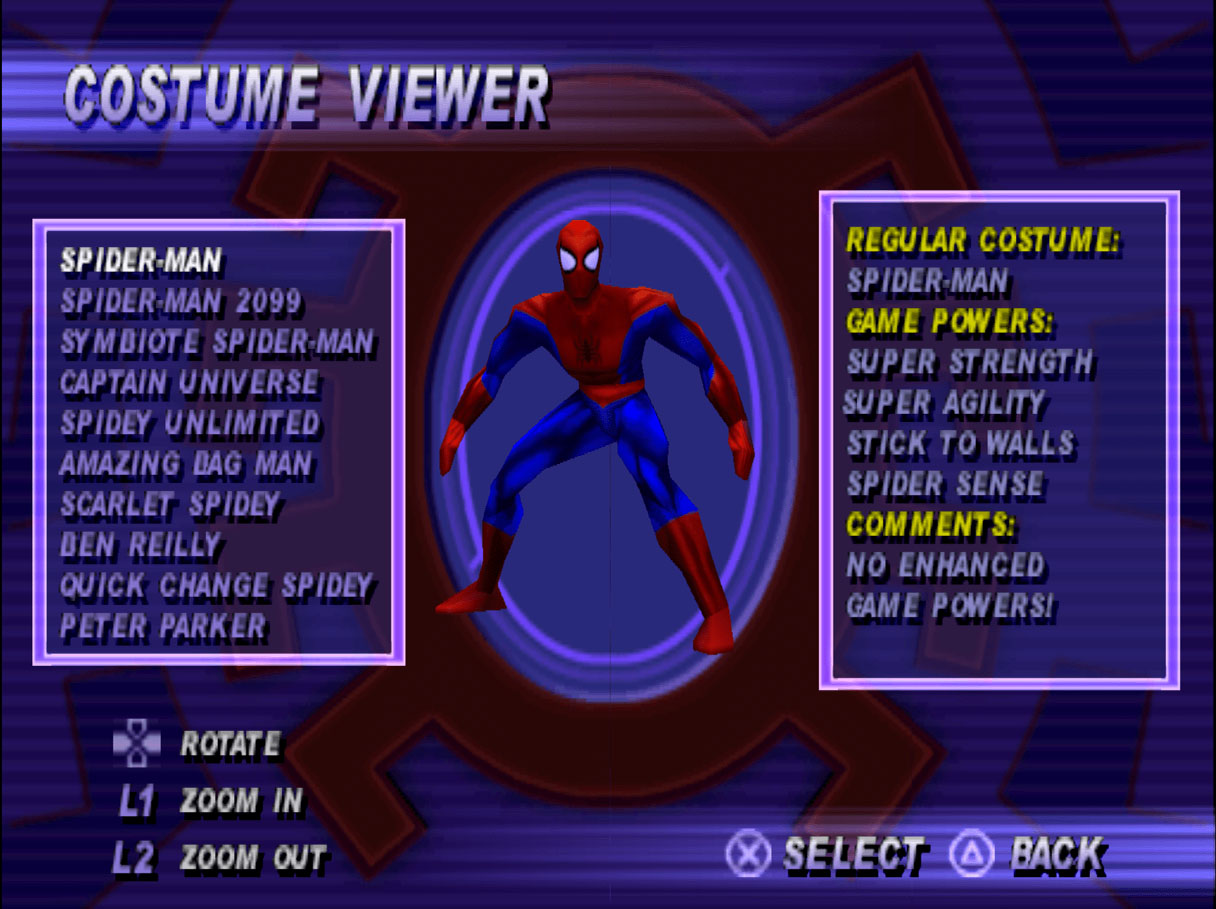The width and height of the screenshot is (1216, 909).
Task: Choose the Spidey Unlimited costume
Action: click(190, 423)
